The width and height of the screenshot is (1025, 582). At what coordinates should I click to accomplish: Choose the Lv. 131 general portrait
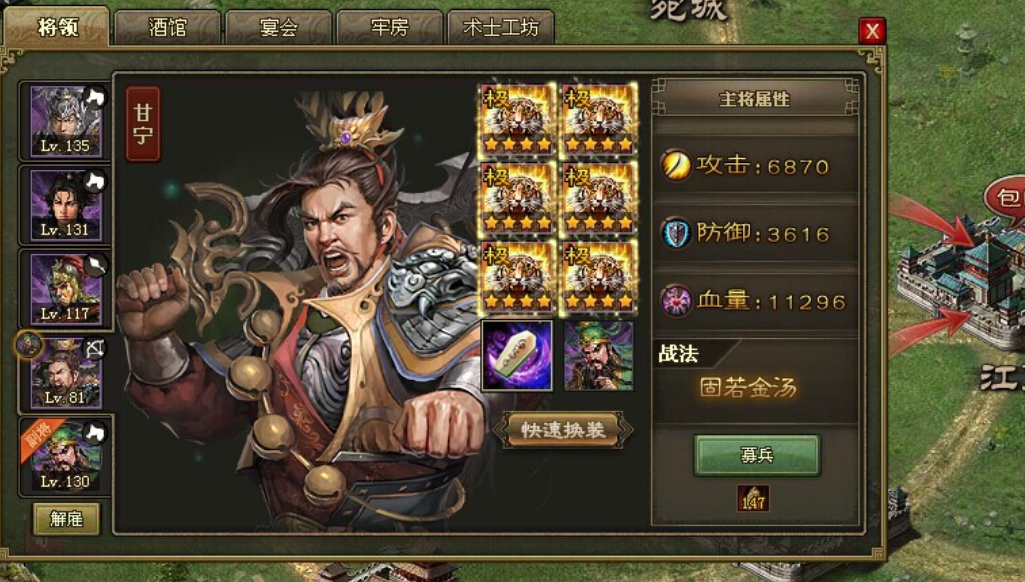click(x=66, y=204)
